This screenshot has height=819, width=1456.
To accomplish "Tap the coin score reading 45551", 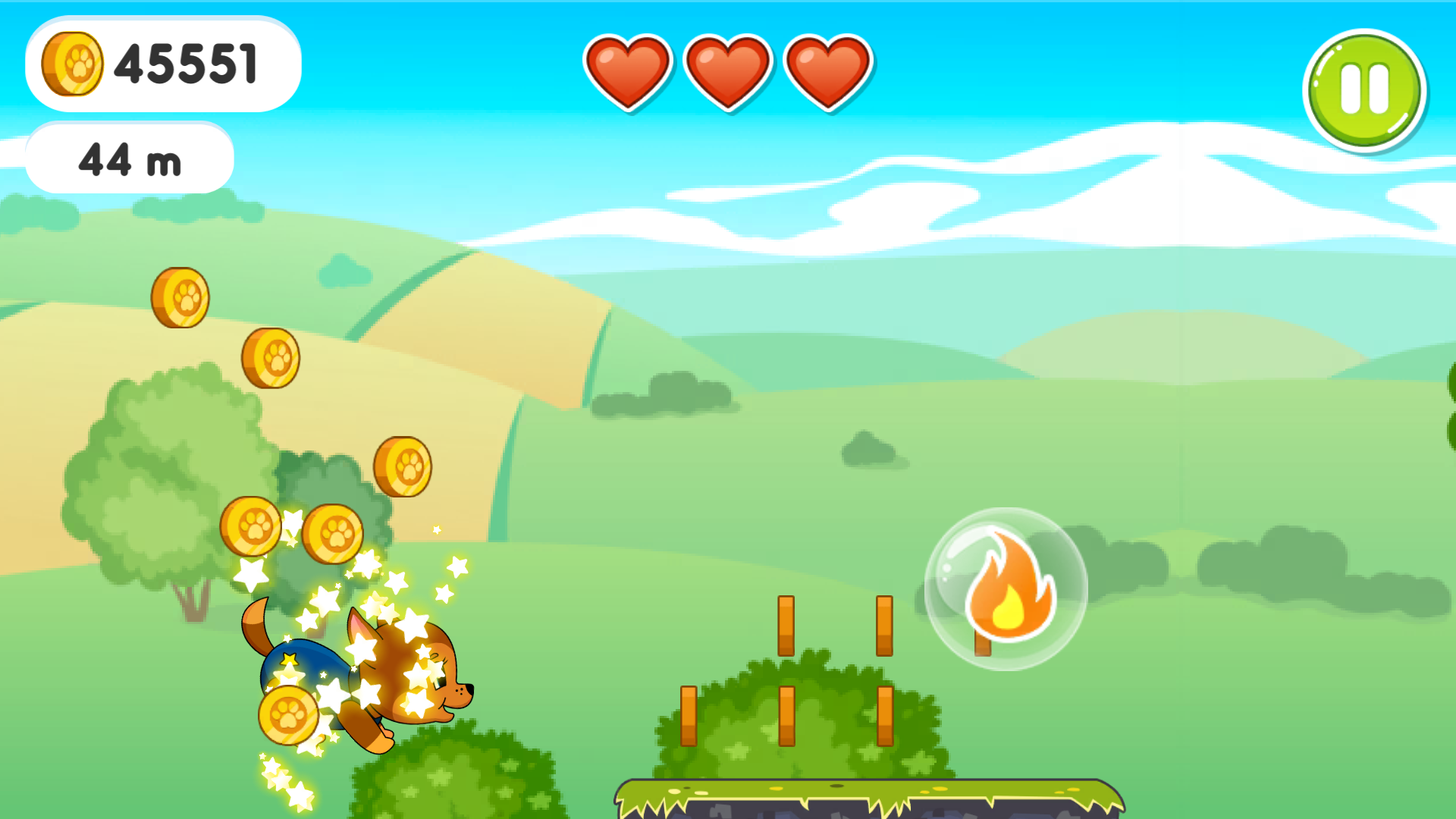I will (x=186, y=64).
